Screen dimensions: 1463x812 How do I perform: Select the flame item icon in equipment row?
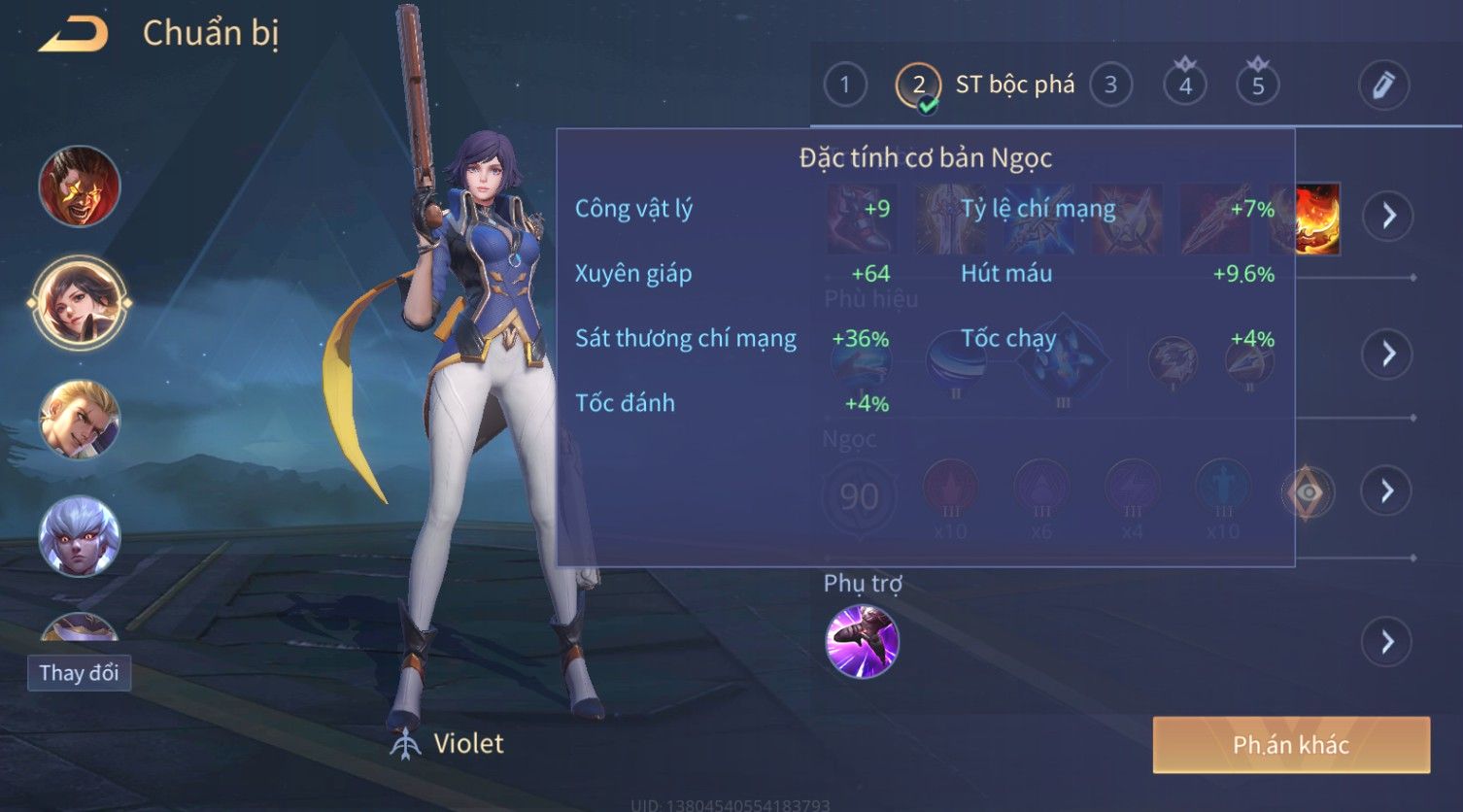[x=1318, y=219]
